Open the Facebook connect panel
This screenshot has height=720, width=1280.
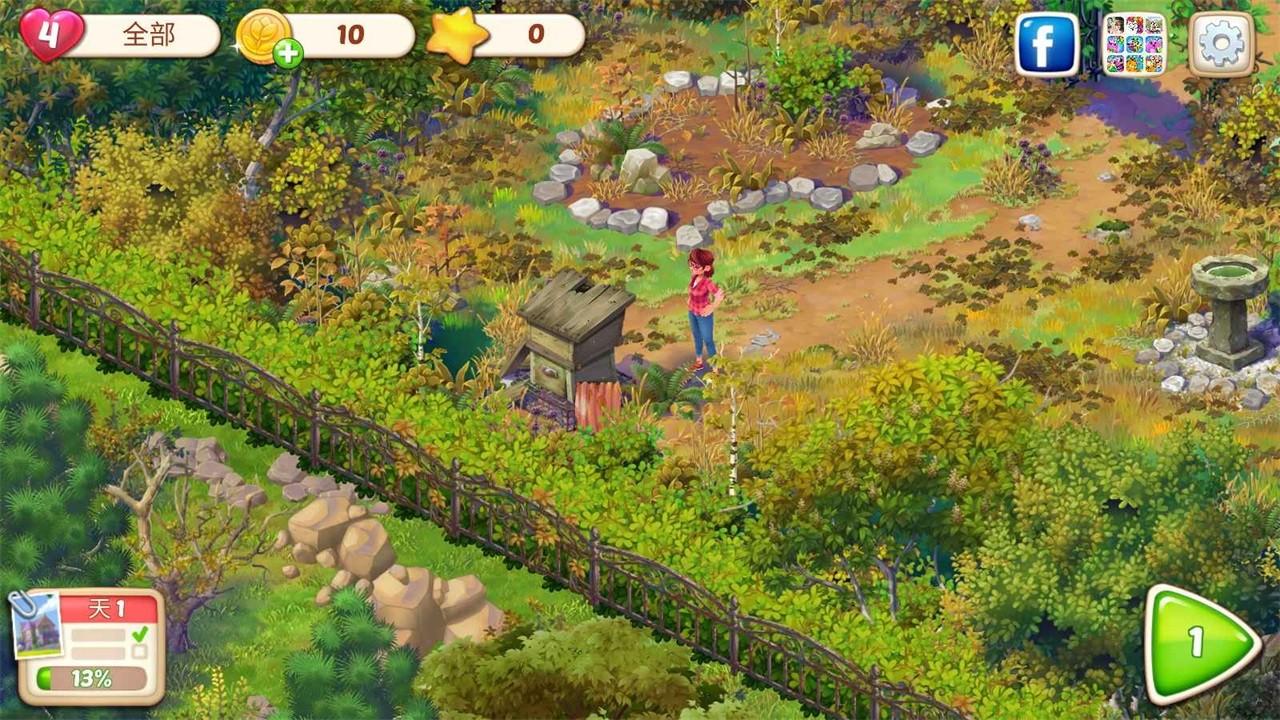tap(1045, 42)
